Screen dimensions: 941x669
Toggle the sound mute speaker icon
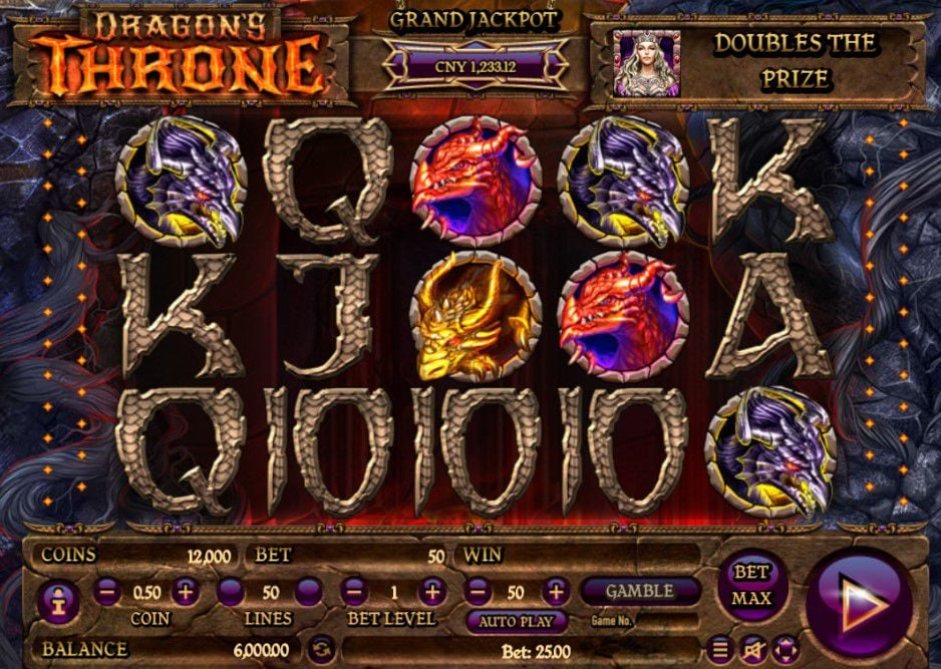coord(753,649)
